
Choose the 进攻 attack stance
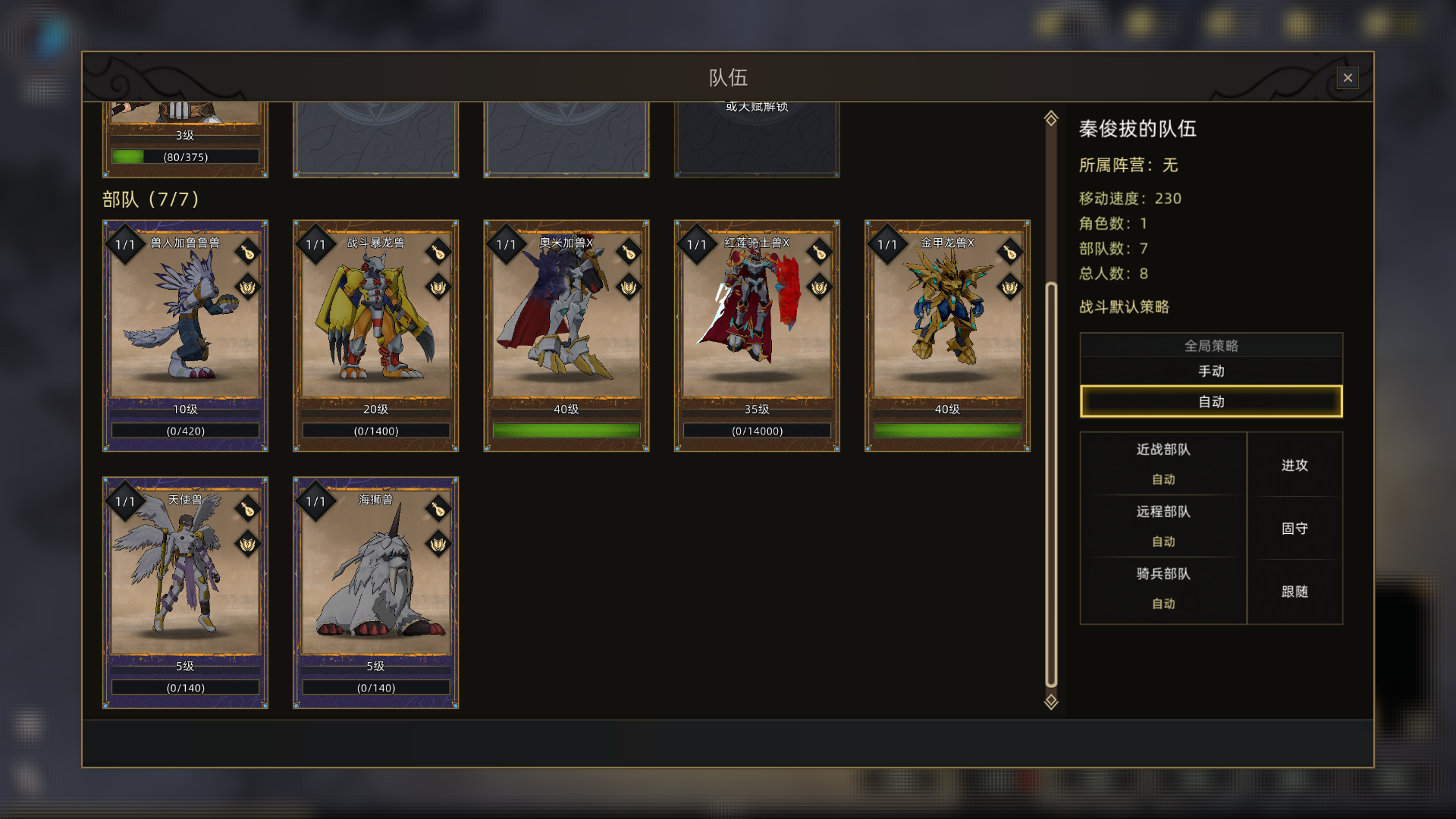[x=1294, y=465]
